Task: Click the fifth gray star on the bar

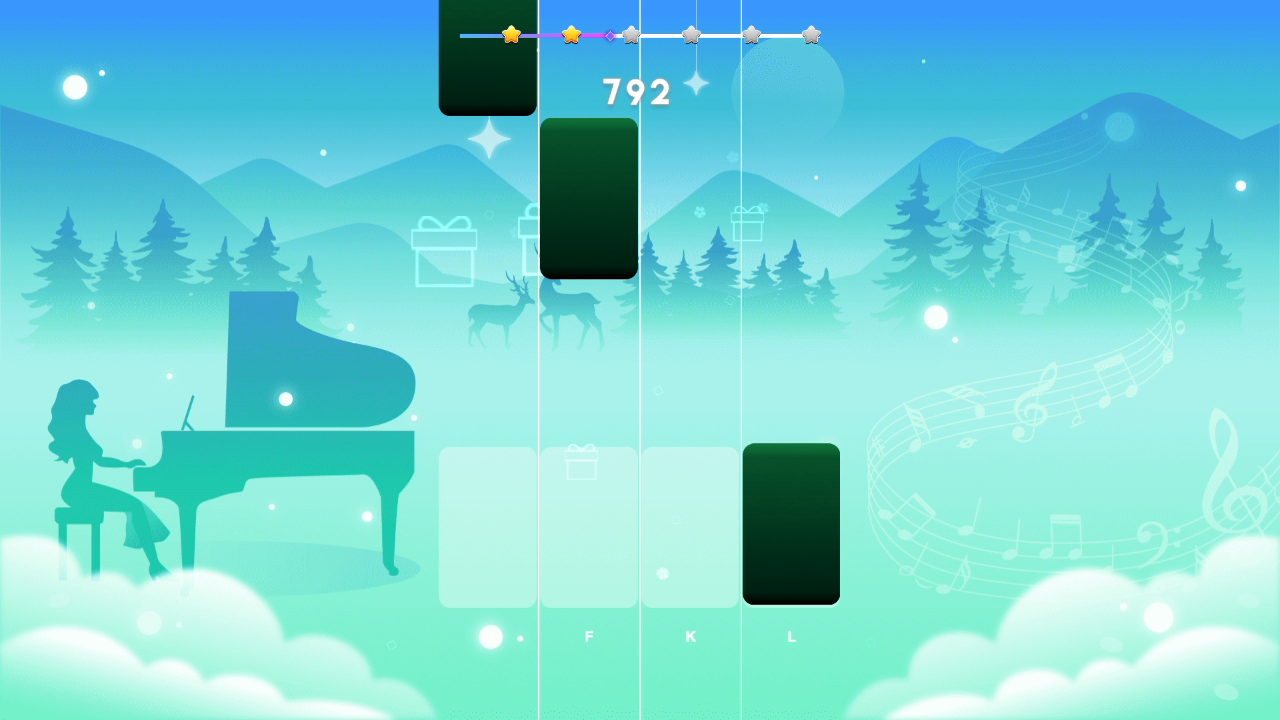Action: 751,34
